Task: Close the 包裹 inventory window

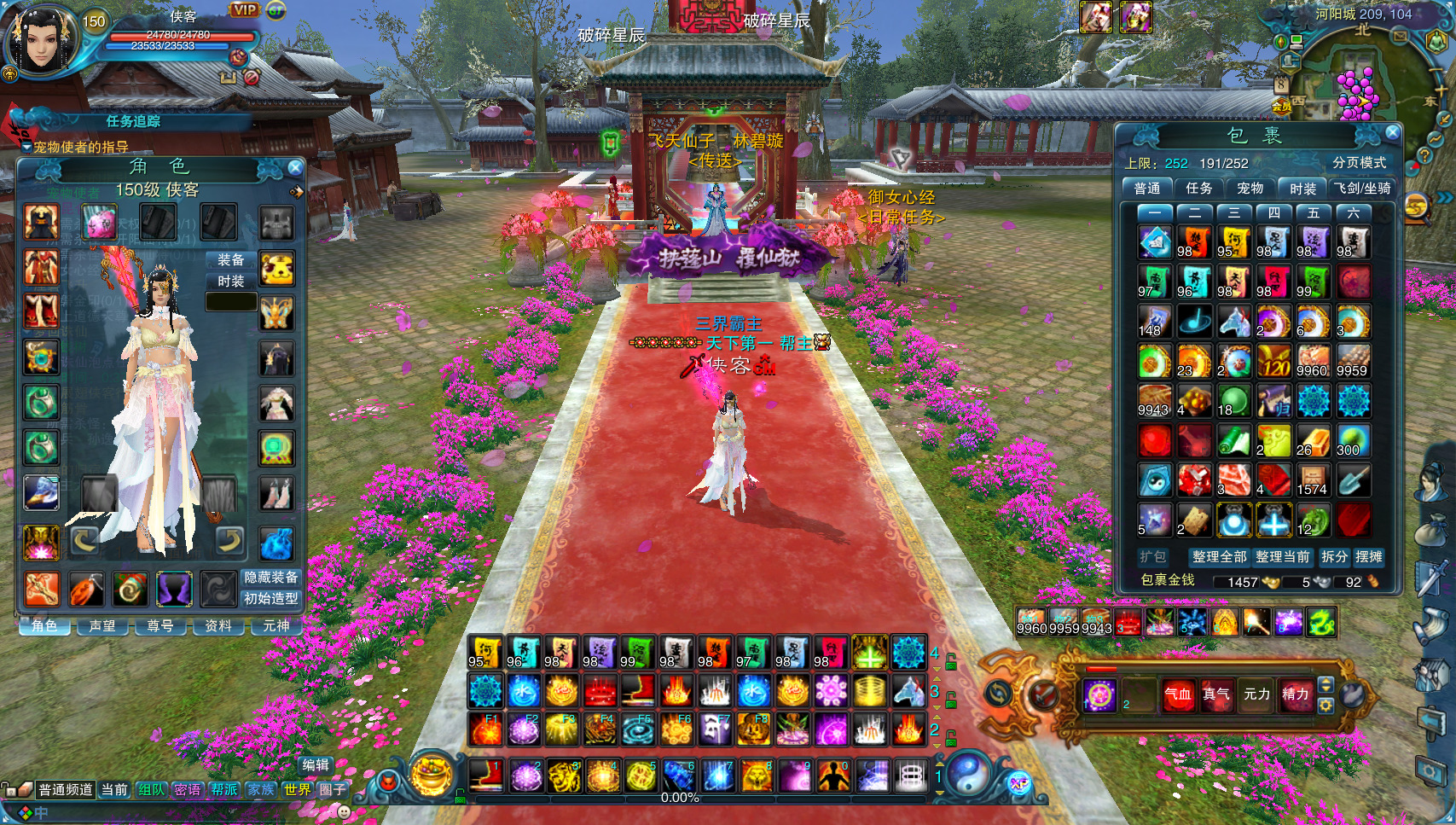Action: click(1392, 132)
